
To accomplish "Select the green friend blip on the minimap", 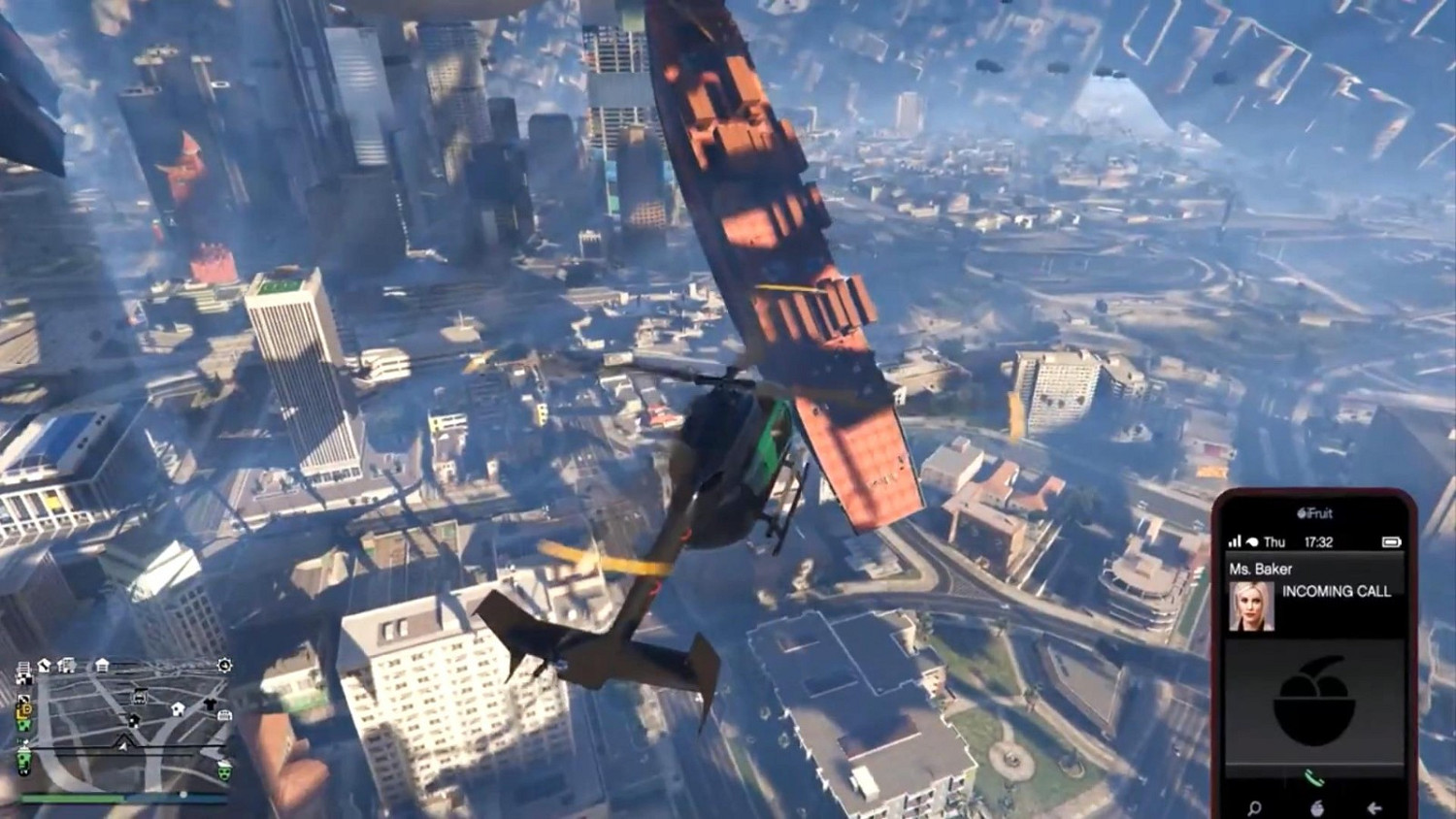I will 24,725.
